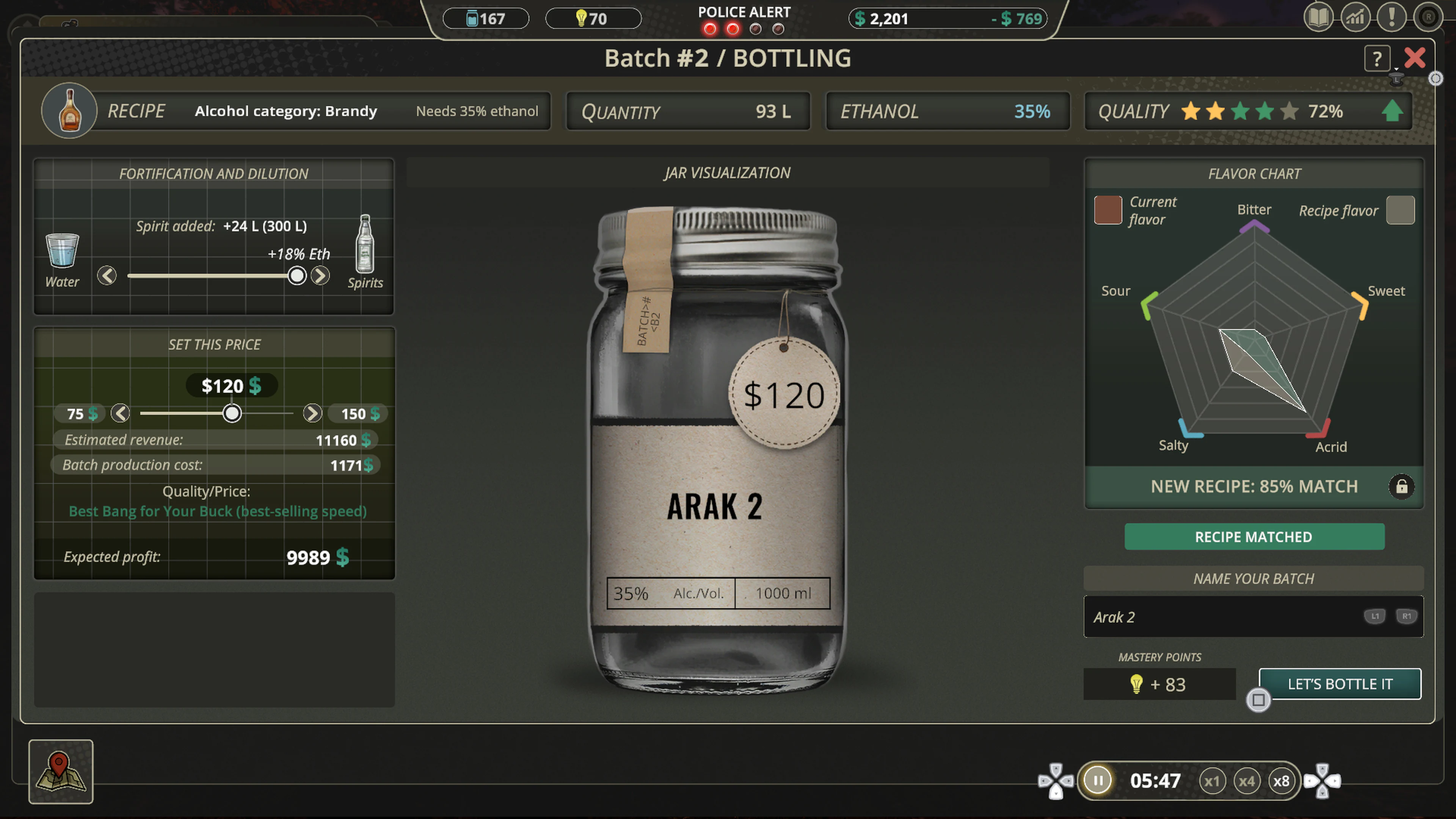Click the LET'S BOTTLE IT button
This screenshot has width=1456, height=819.
click(x=1340, y=684)
